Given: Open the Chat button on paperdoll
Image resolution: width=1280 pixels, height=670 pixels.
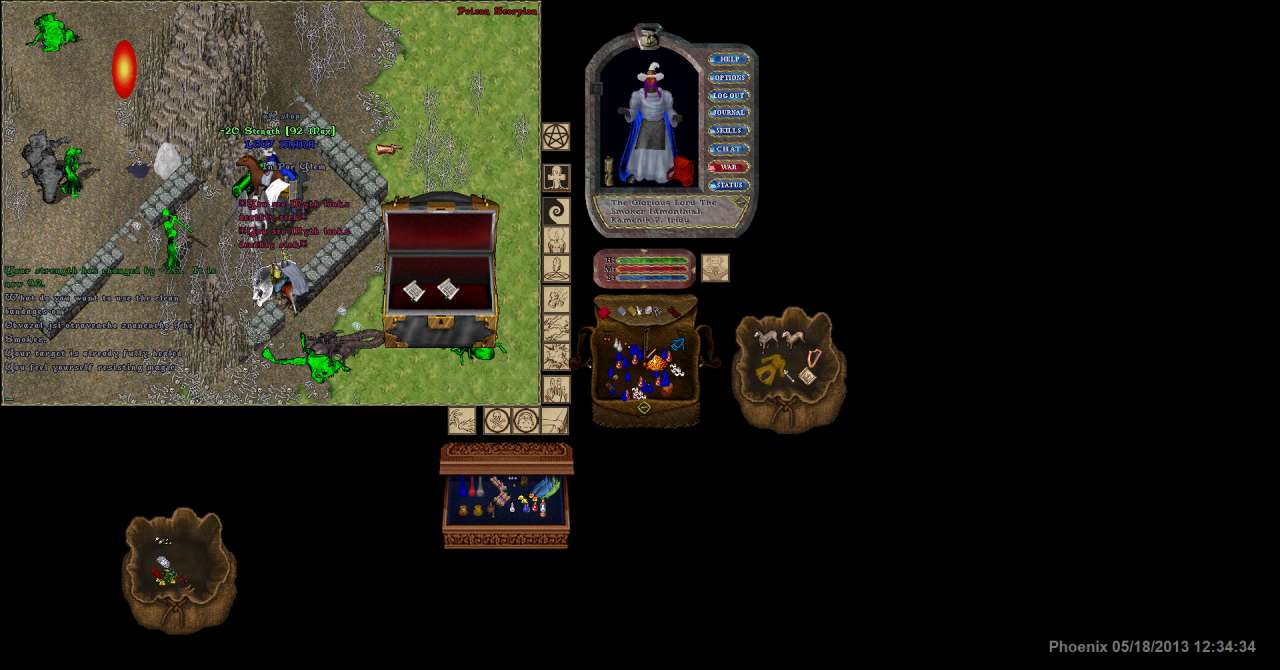Looking at the screenshot, I should tap(729, 149).
